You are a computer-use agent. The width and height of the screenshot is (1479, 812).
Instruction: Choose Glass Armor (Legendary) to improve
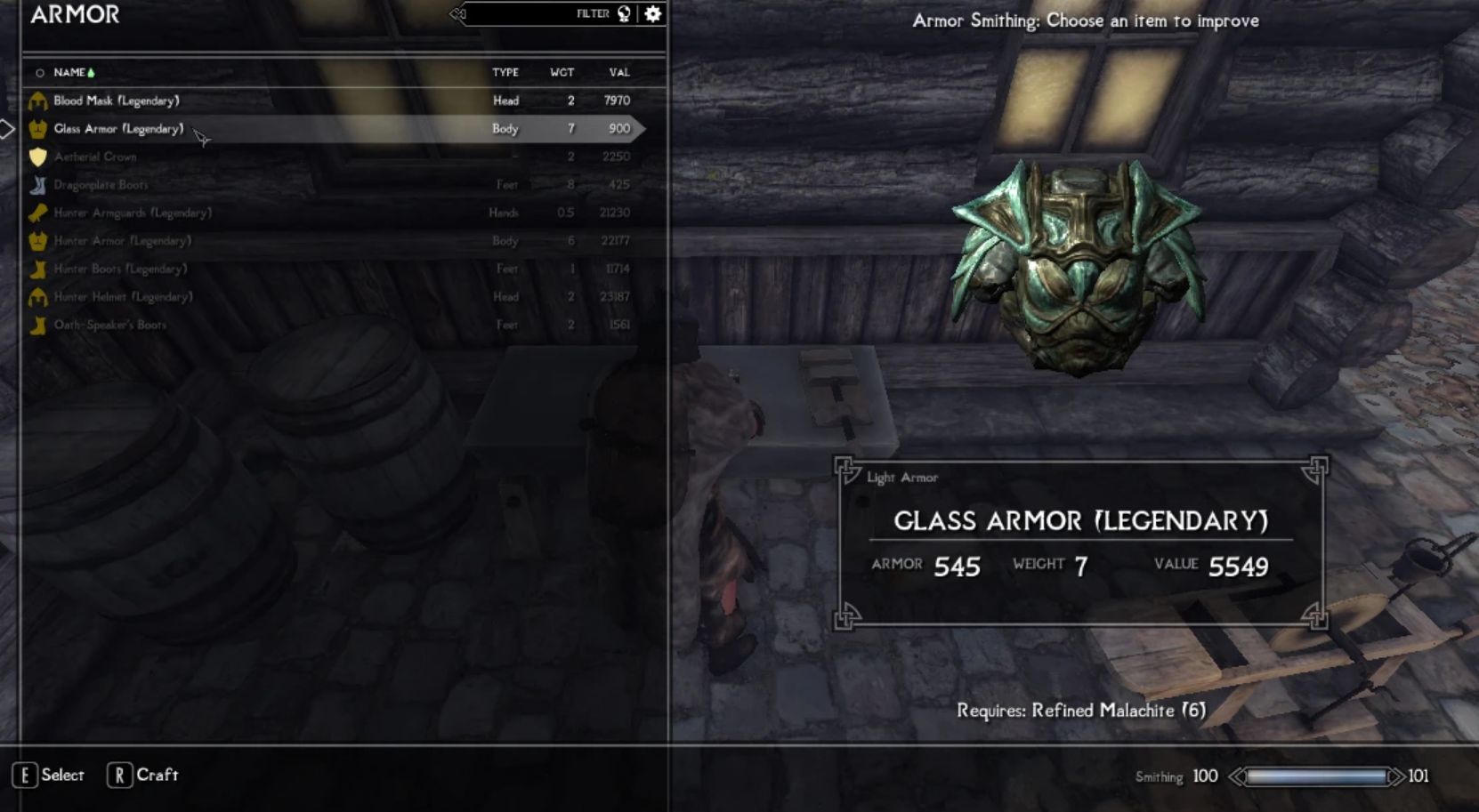click(118, 129)
